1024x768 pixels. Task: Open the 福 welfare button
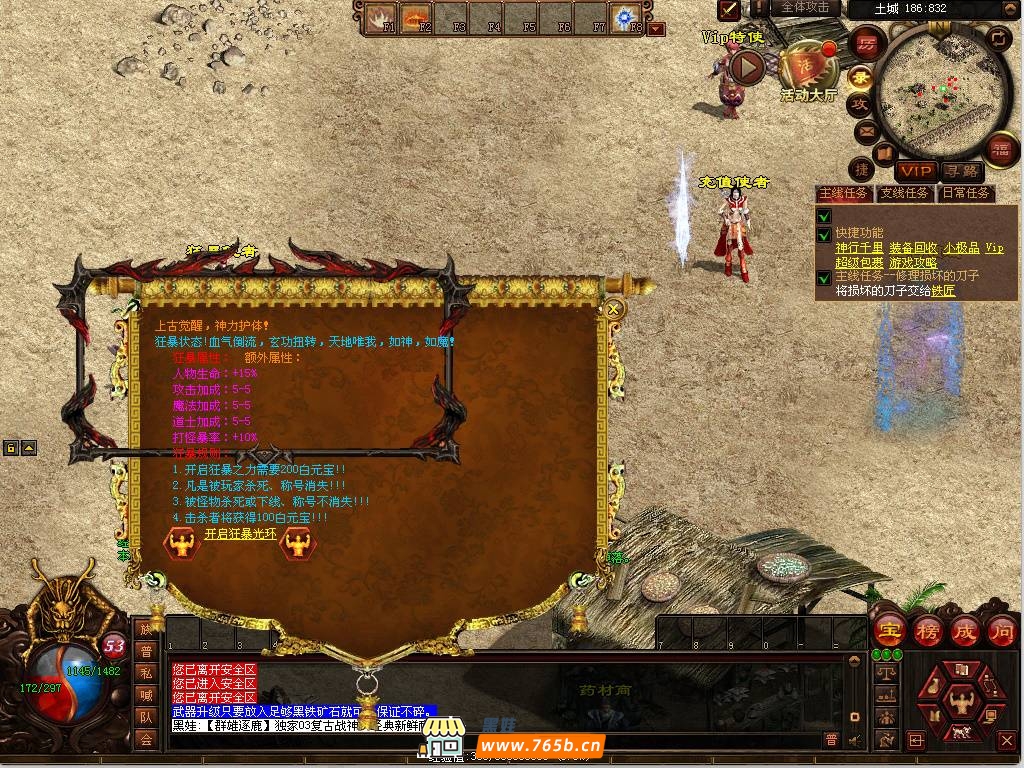(x=1000, y=150)
